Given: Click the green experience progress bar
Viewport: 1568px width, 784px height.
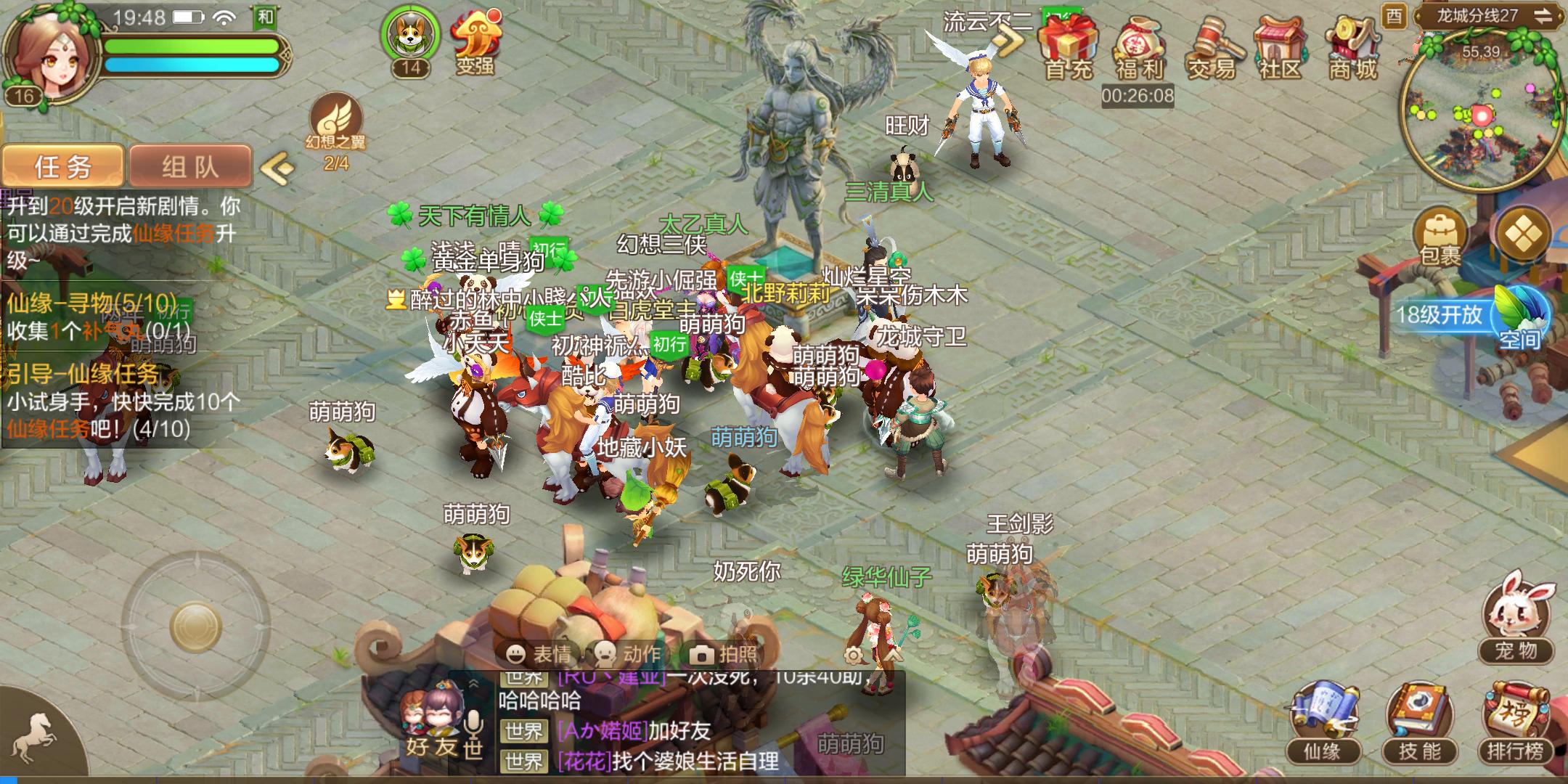Looking at the screenshot, I should click(x=192, y=45).
